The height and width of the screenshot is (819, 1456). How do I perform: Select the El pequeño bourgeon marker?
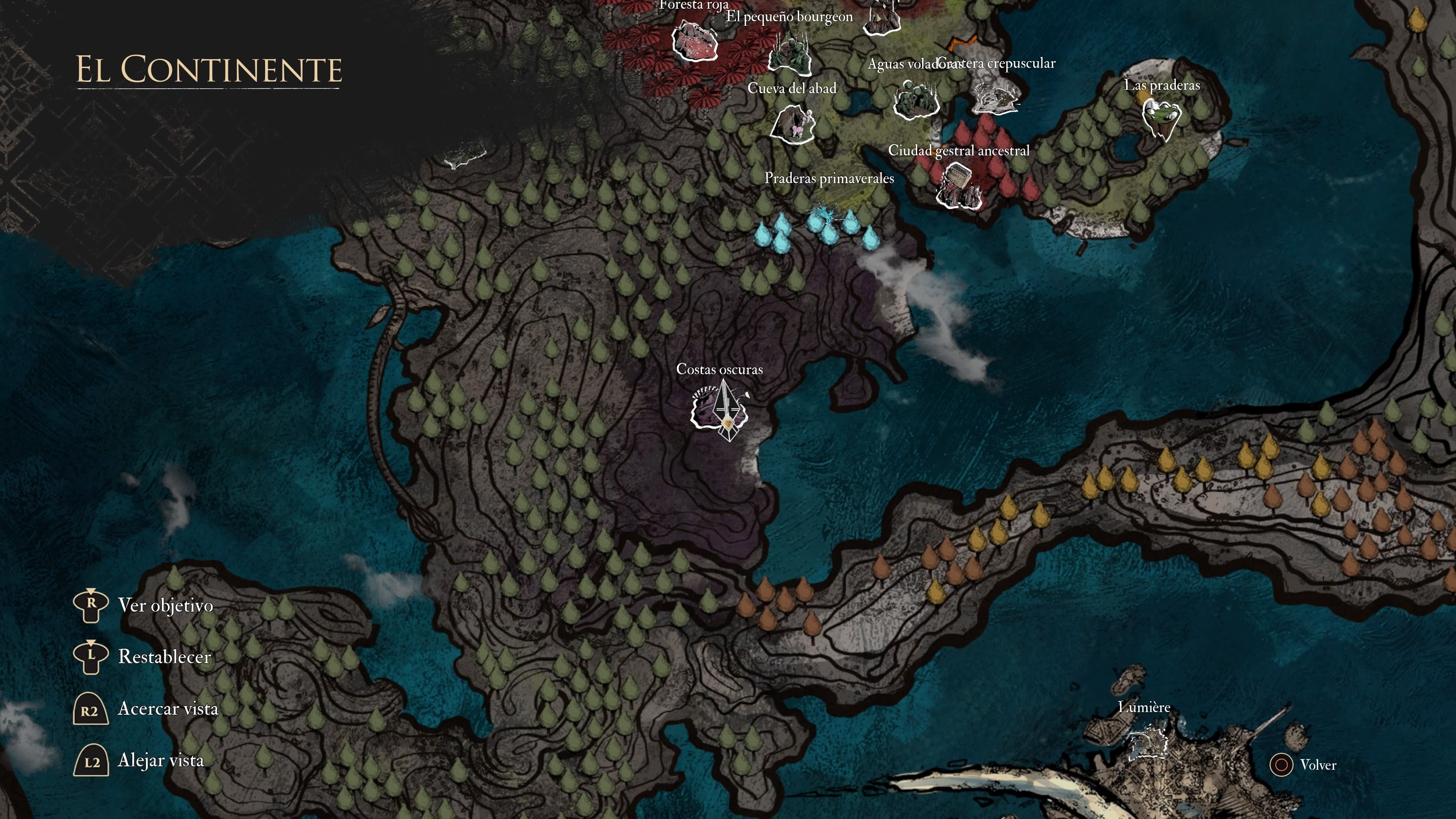click(x=791, y=54)
